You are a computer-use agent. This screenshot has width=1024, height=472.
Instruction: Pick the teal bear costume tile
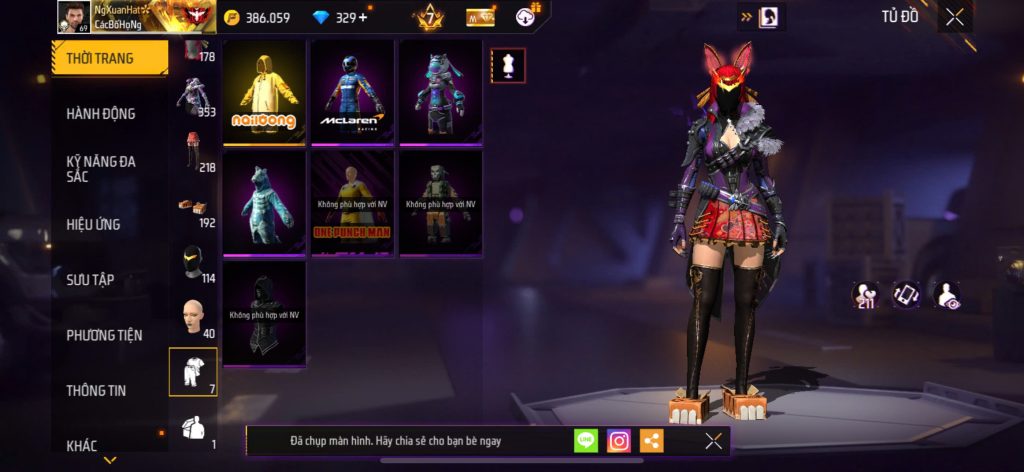(x=265, y=203)
